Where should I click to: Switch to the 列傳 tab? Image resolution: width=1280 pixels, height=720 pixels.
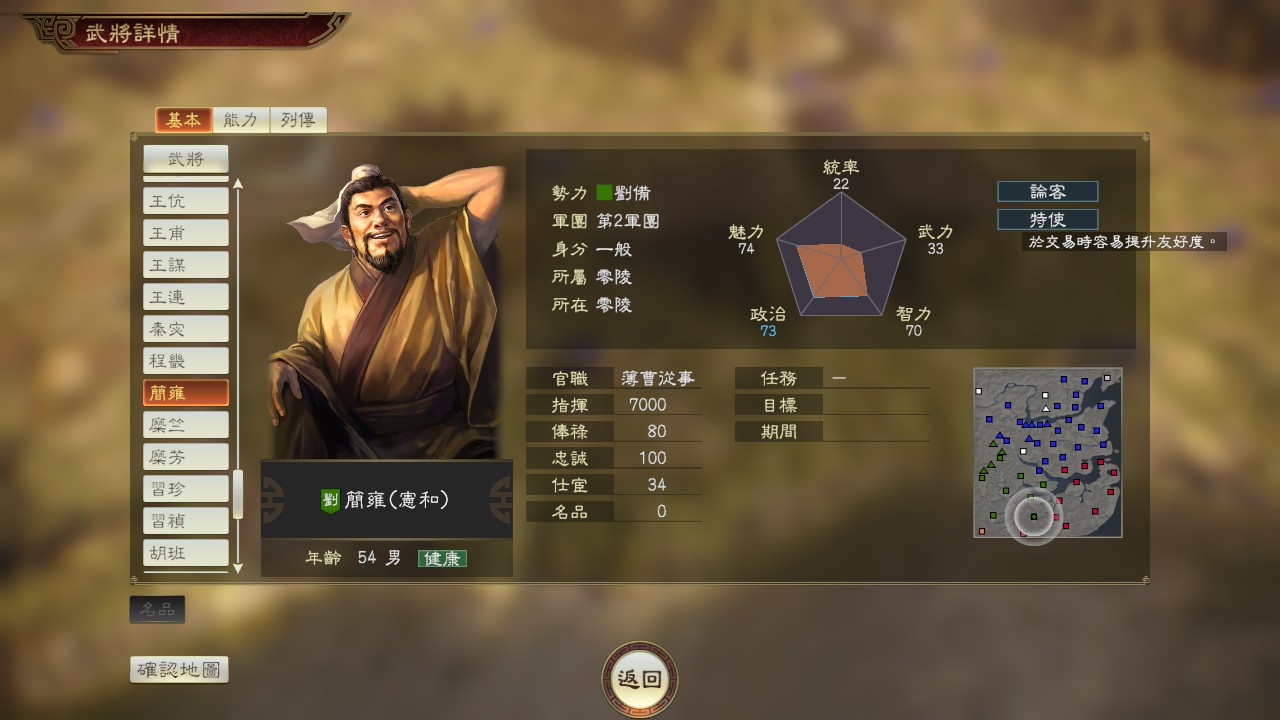300,119
